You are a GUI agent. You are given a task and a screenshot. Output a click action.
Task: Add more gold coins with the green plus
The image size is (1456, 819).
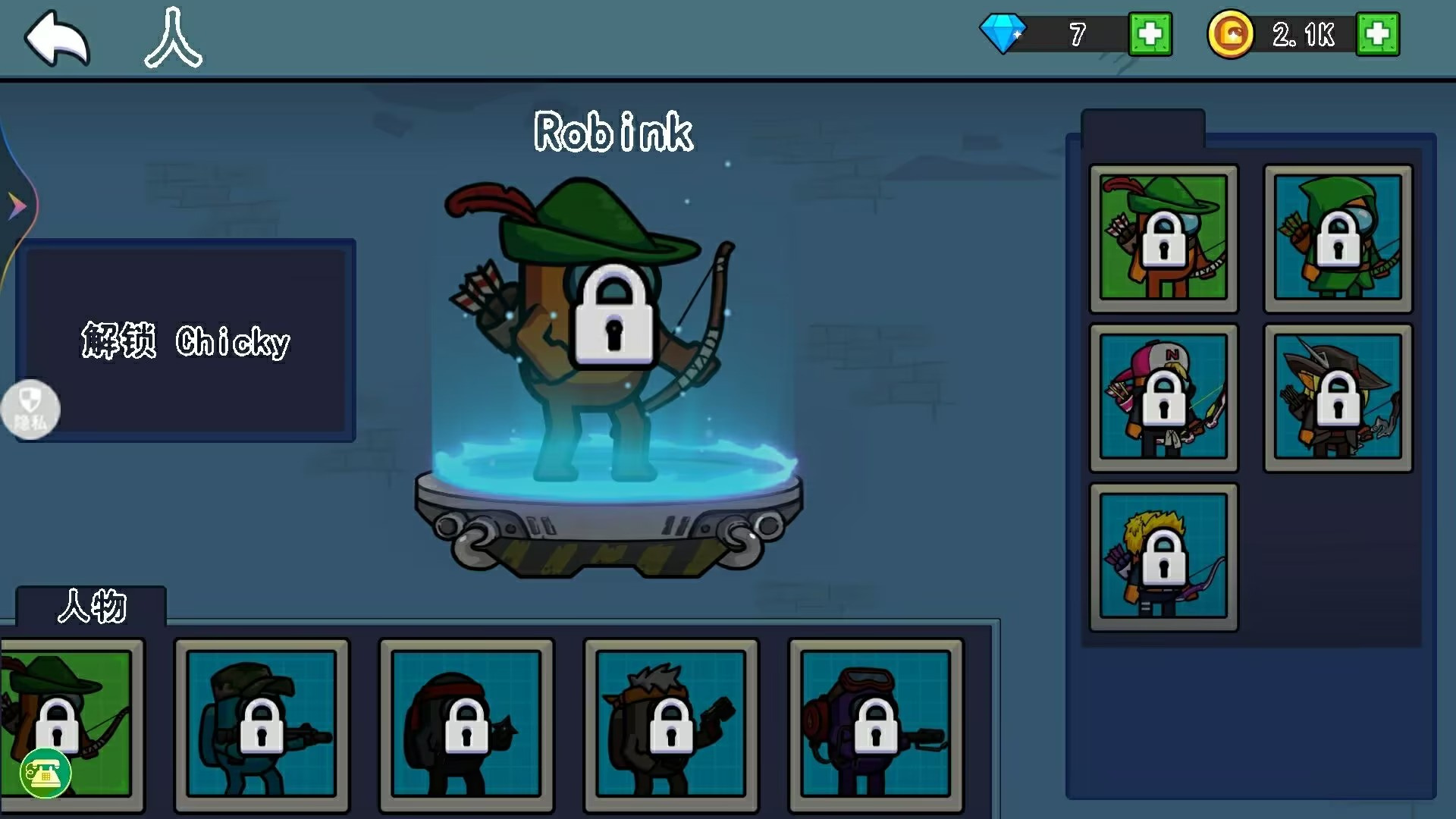coord(1377,34)
